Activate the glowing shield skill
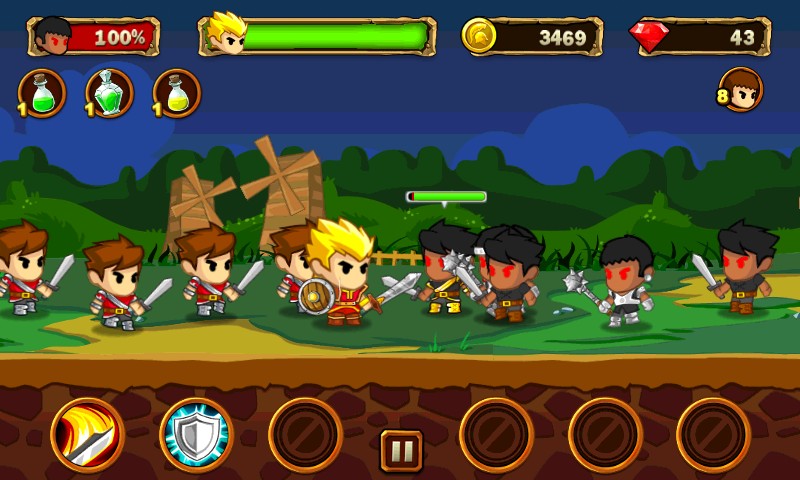Screen dimensions: 800x480 coord(196,434)
